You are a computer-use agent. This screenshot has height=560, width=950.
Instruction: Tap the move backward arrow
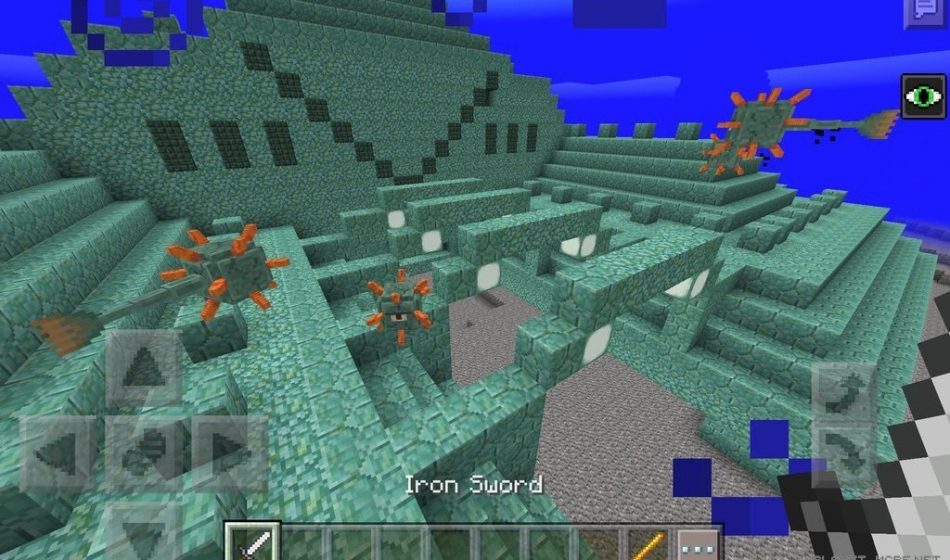coord(142,528)
